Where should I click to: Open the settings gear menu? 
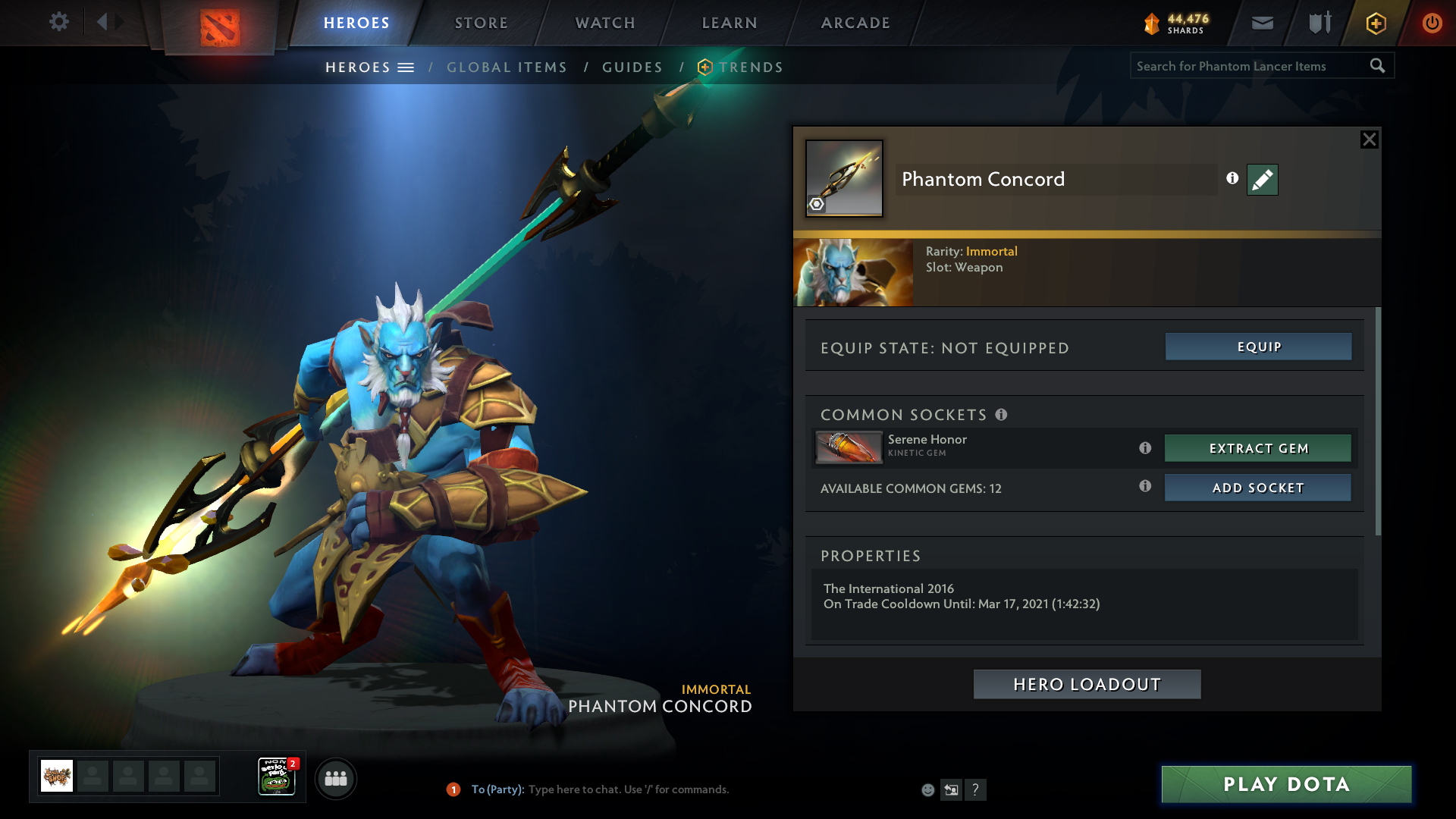pyautogui.click(x=59, y=22)
